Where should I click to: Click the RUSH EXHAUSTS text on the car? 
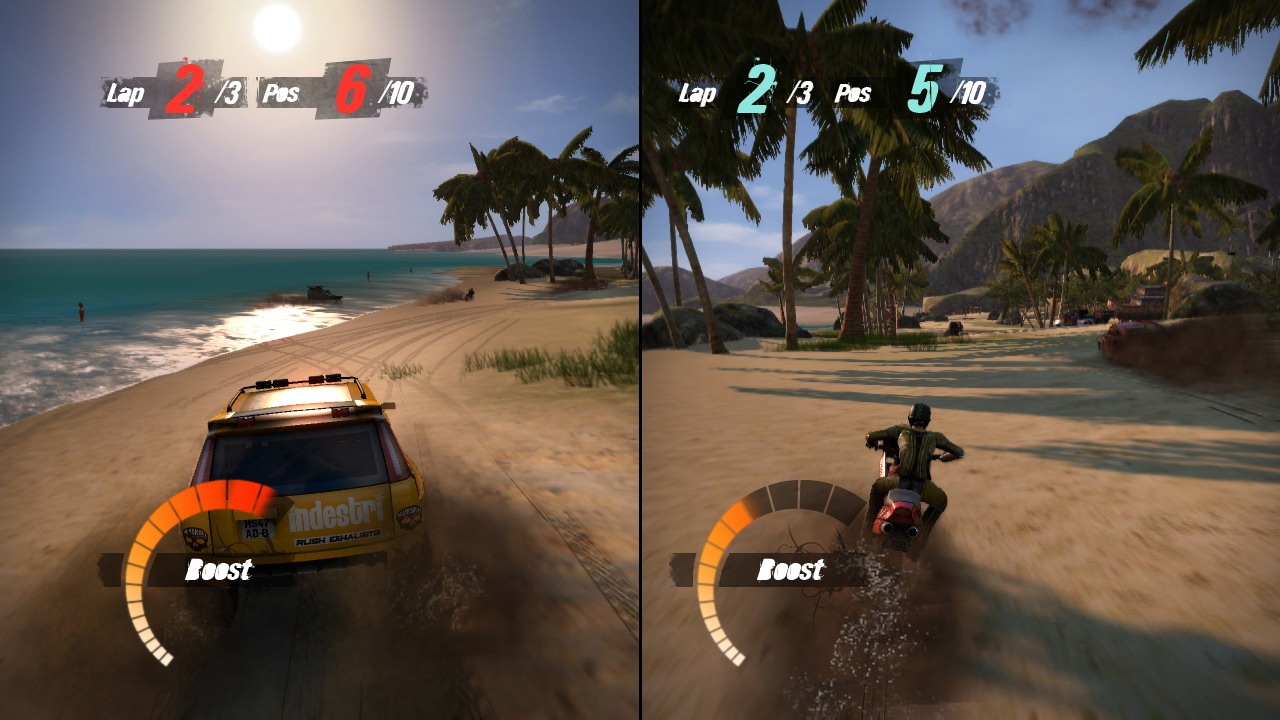(336, 540)
